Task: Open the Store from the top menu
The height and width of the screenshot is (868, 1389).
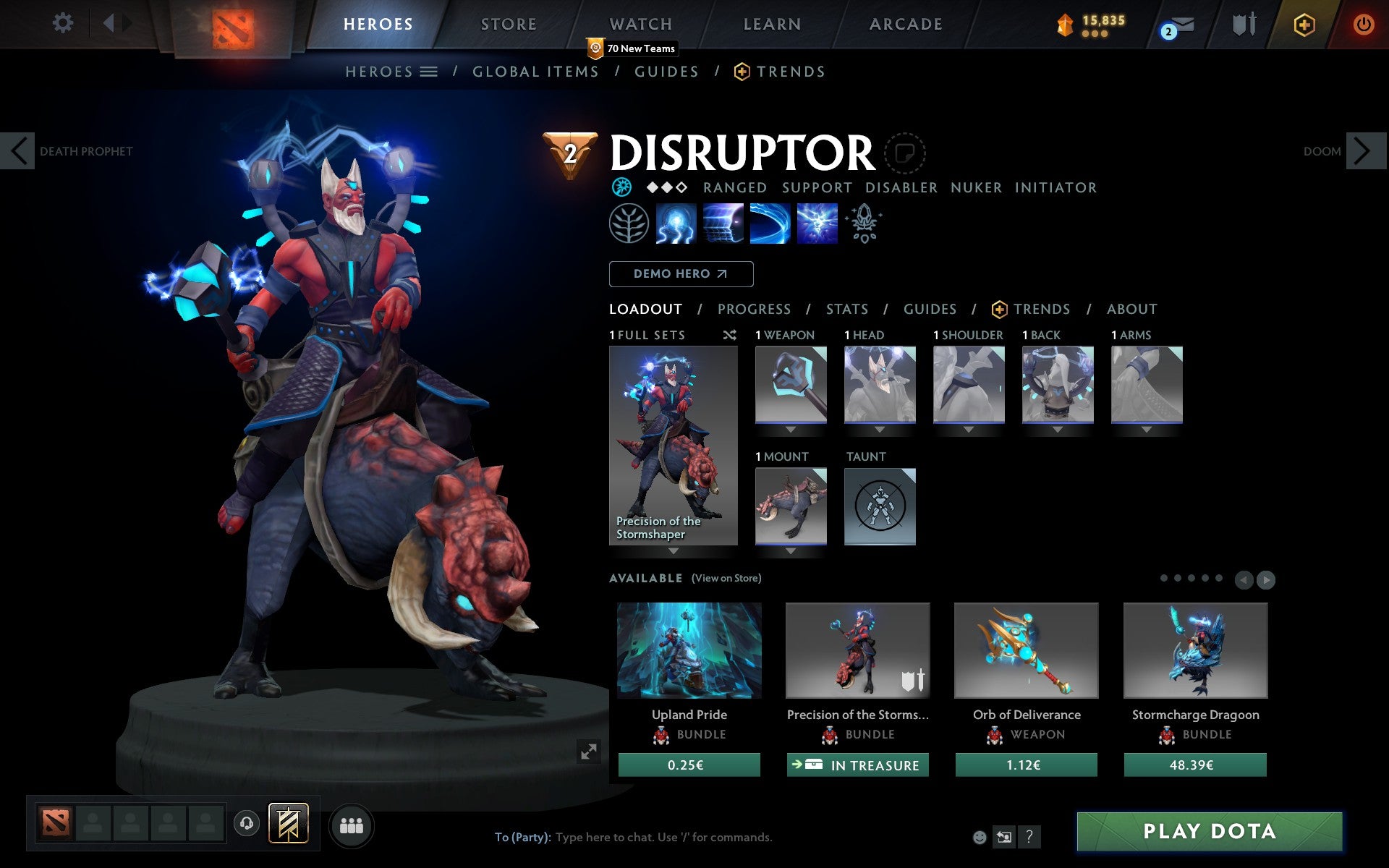Action: point(509,23)
